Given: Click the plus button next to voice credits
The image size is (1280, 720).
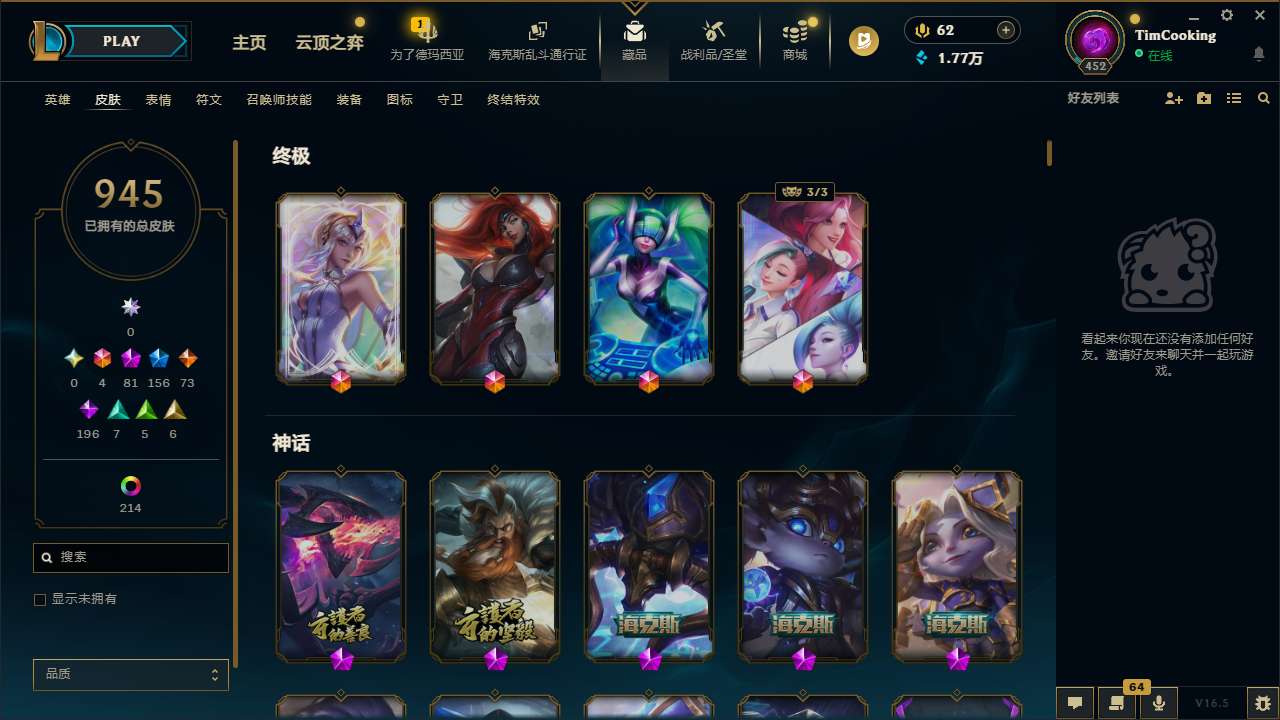Looking at the screenshot, I should click(1004, 29).
